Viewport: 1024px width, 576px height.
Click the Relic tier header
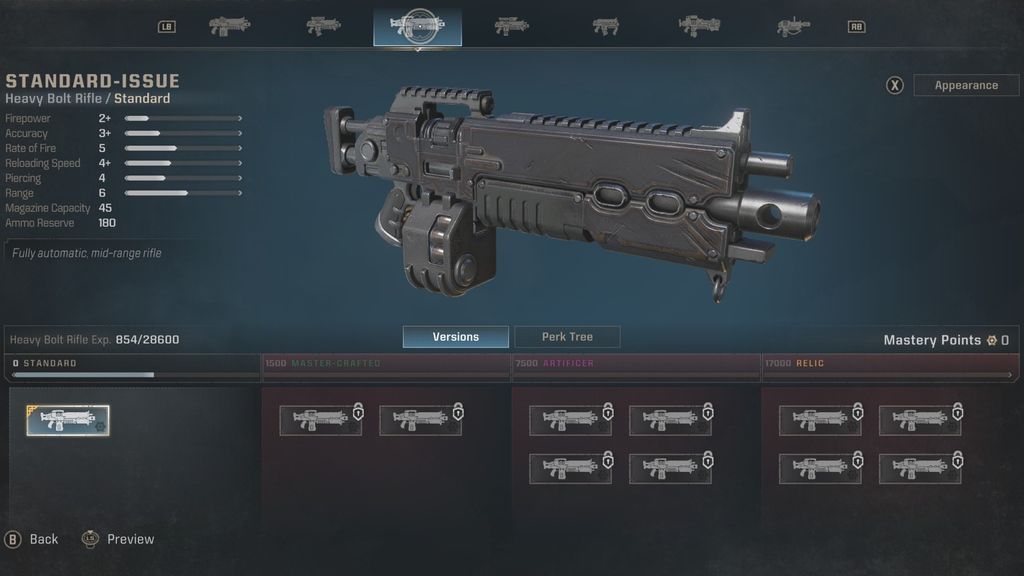coord(886,364)
